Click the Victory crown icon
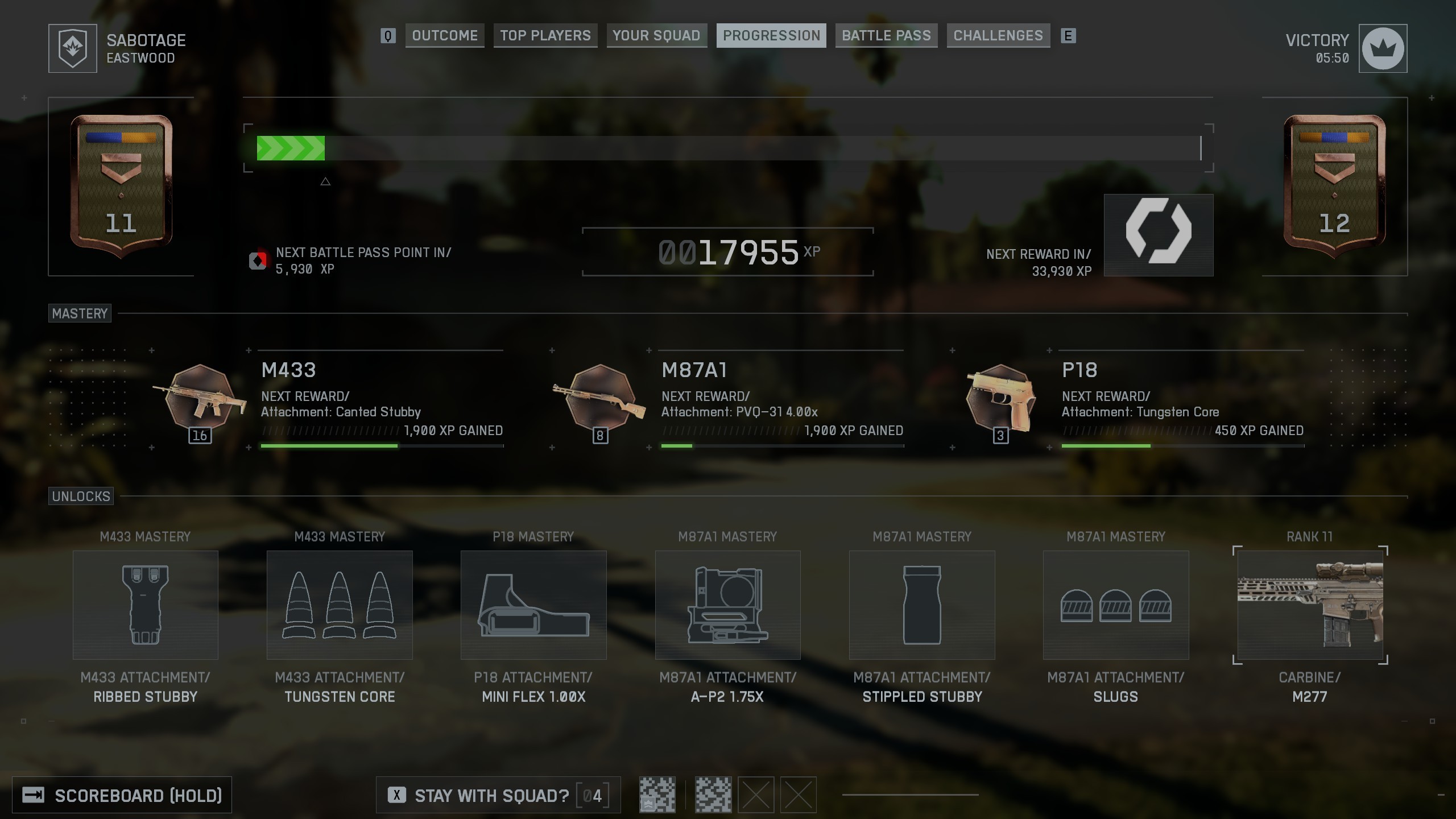Image resolution: width=1456 pixels, height=819 pixels. click(1383, 48)
